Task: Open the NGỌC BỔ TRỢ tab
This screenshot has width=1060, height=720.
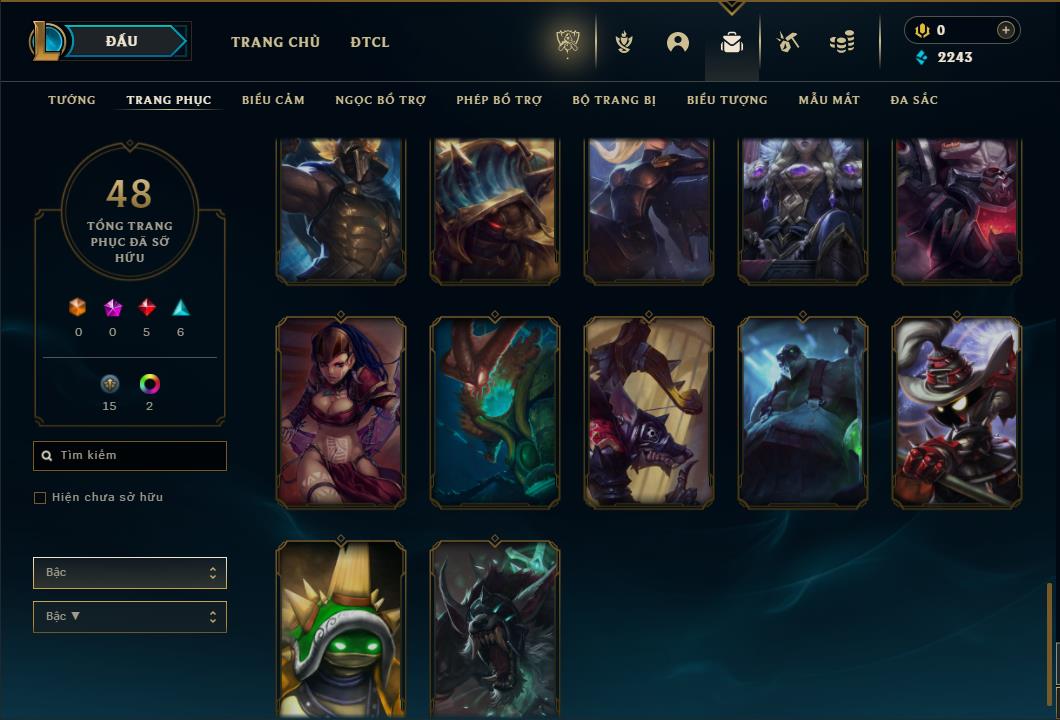Action: [x=380, y=100]
